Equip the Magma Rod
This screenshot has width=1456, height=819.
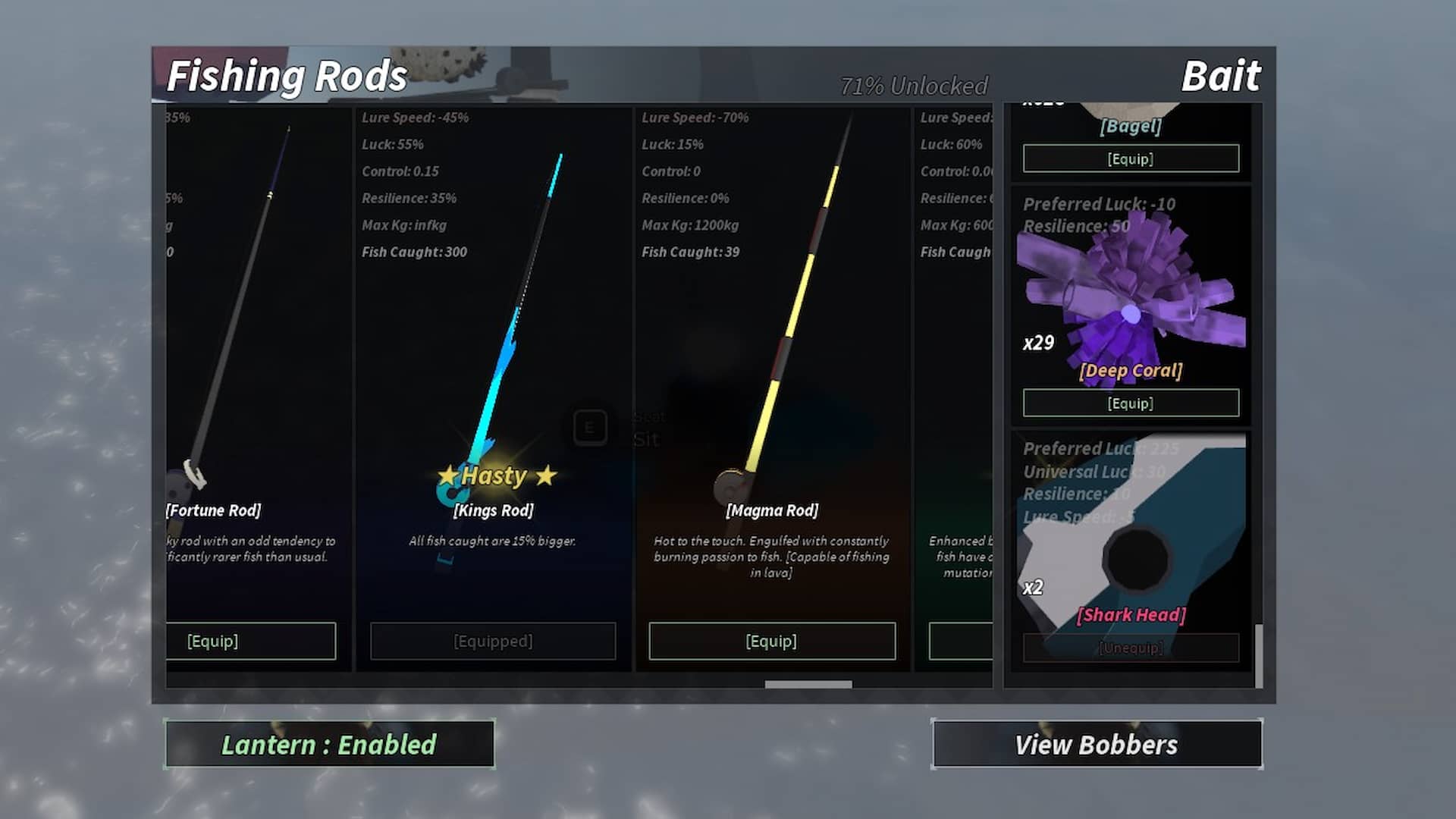771,642
